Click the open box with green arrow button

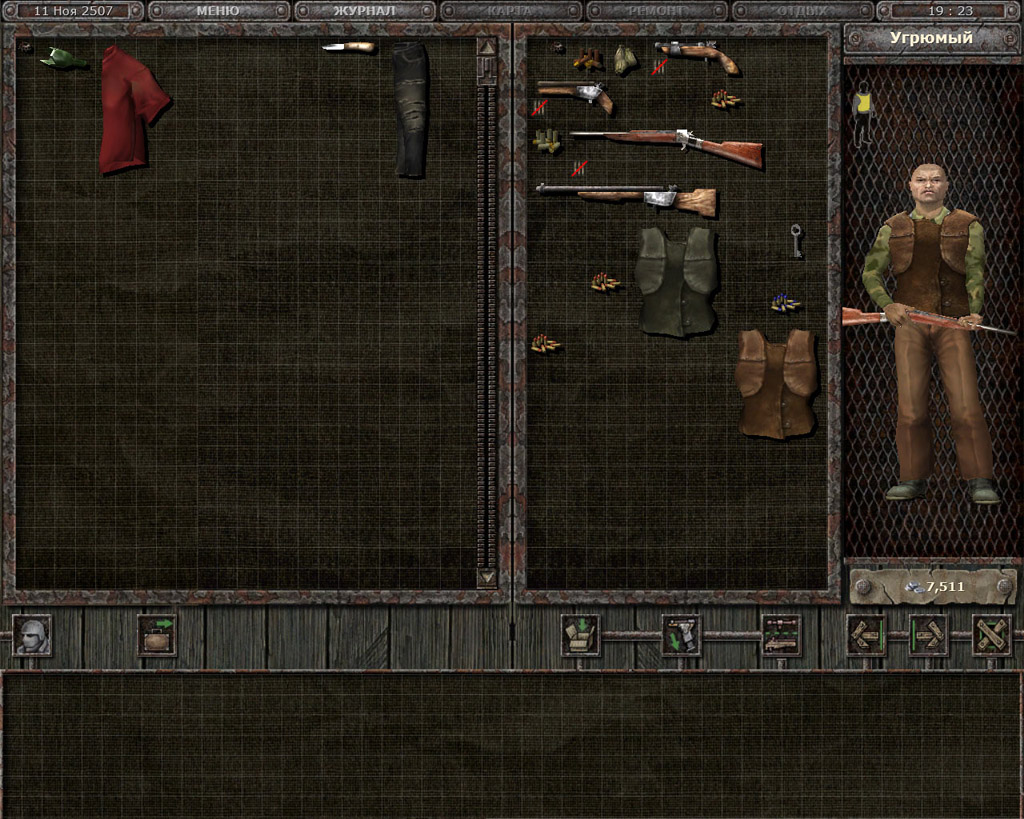click(580, 636)
